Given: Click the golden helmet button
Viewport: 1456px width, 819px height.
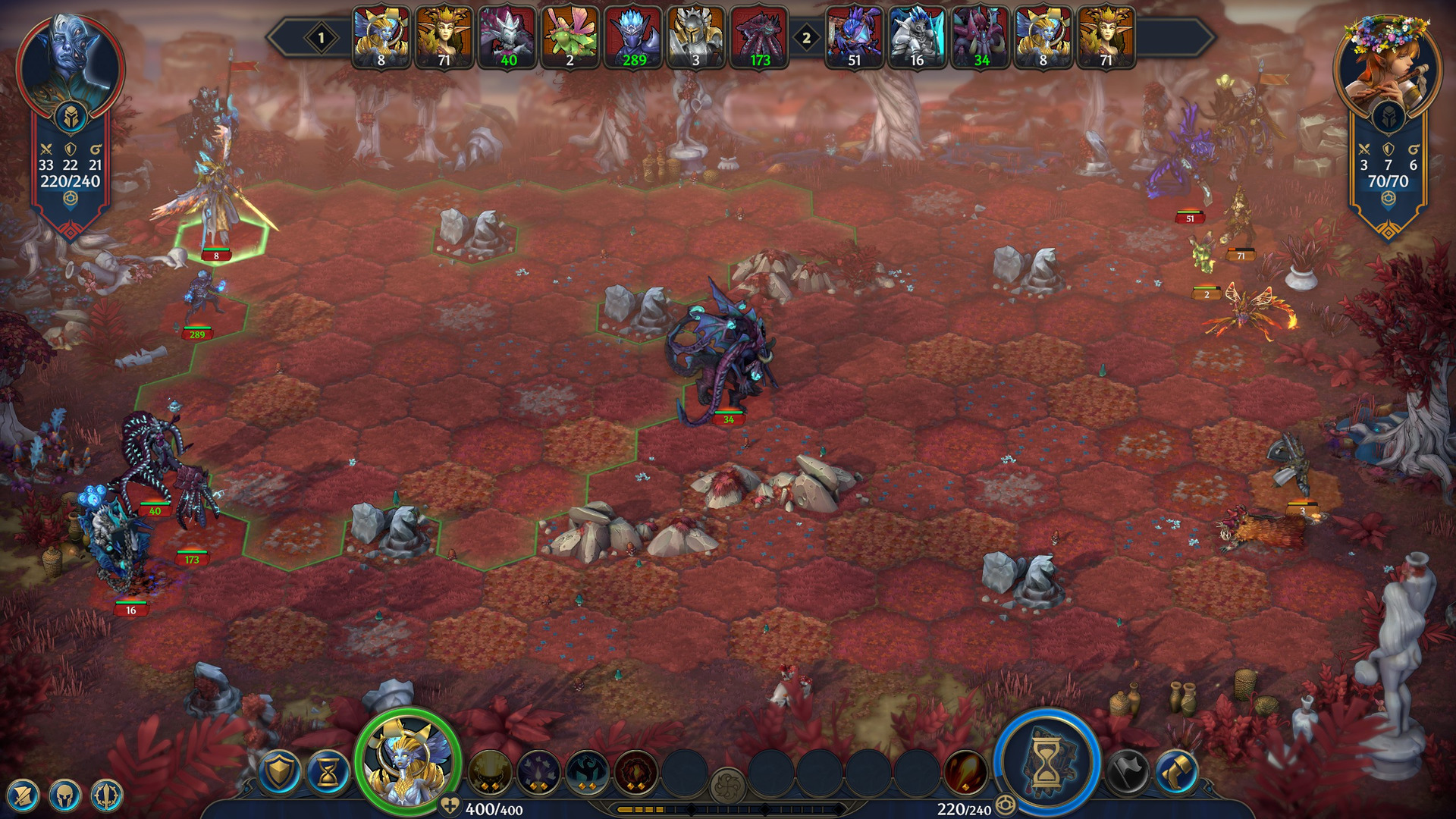Looking at the screenshot, I should click(x=64, y=796).
